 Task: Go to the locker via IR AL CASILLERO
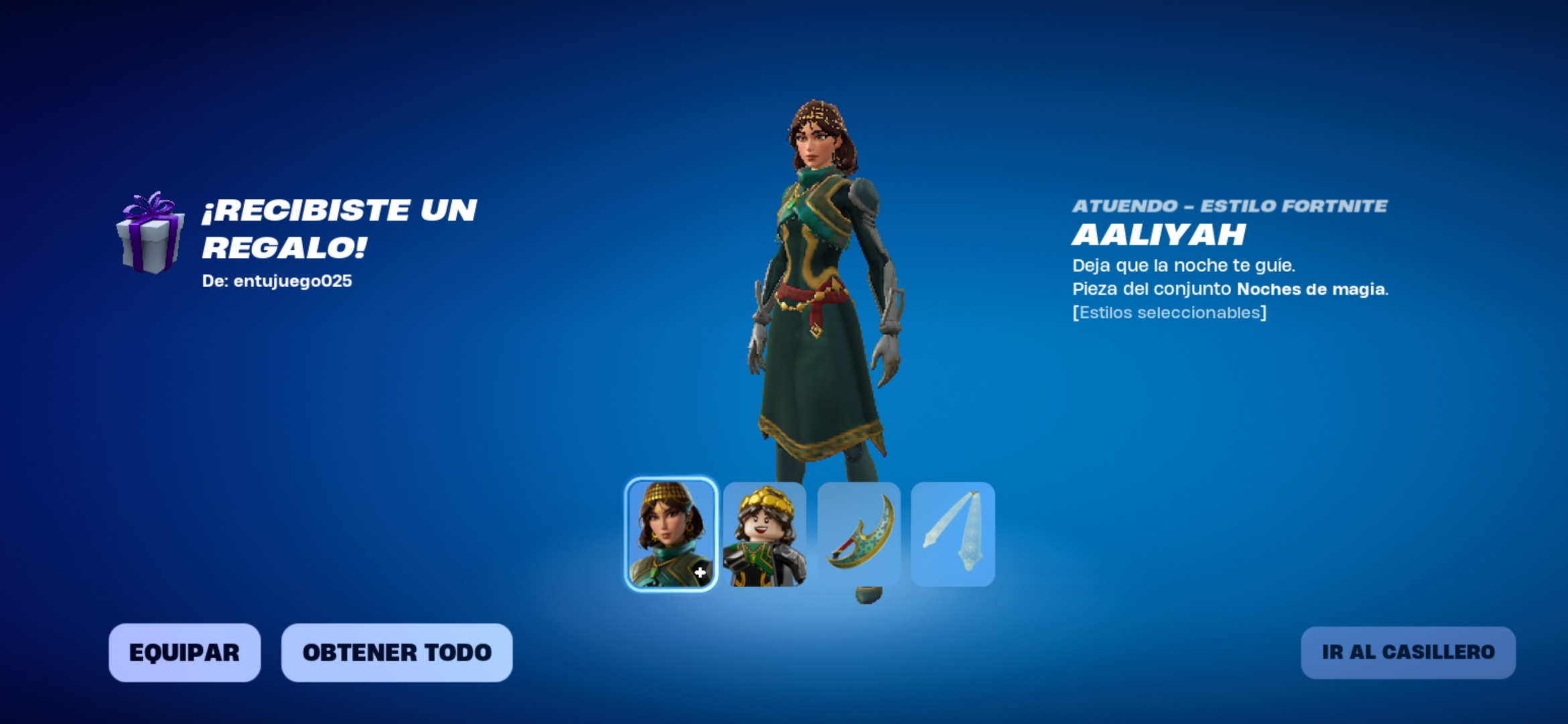[1408, 652]
